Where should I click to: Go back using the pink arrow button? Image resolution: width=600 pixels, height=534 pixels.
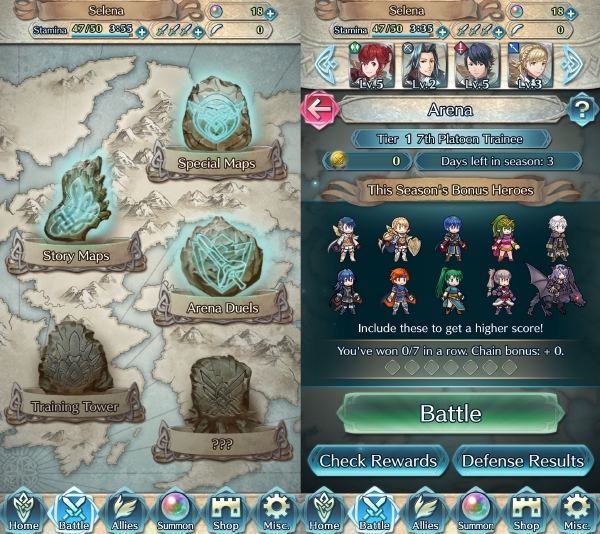coord(319,109)
